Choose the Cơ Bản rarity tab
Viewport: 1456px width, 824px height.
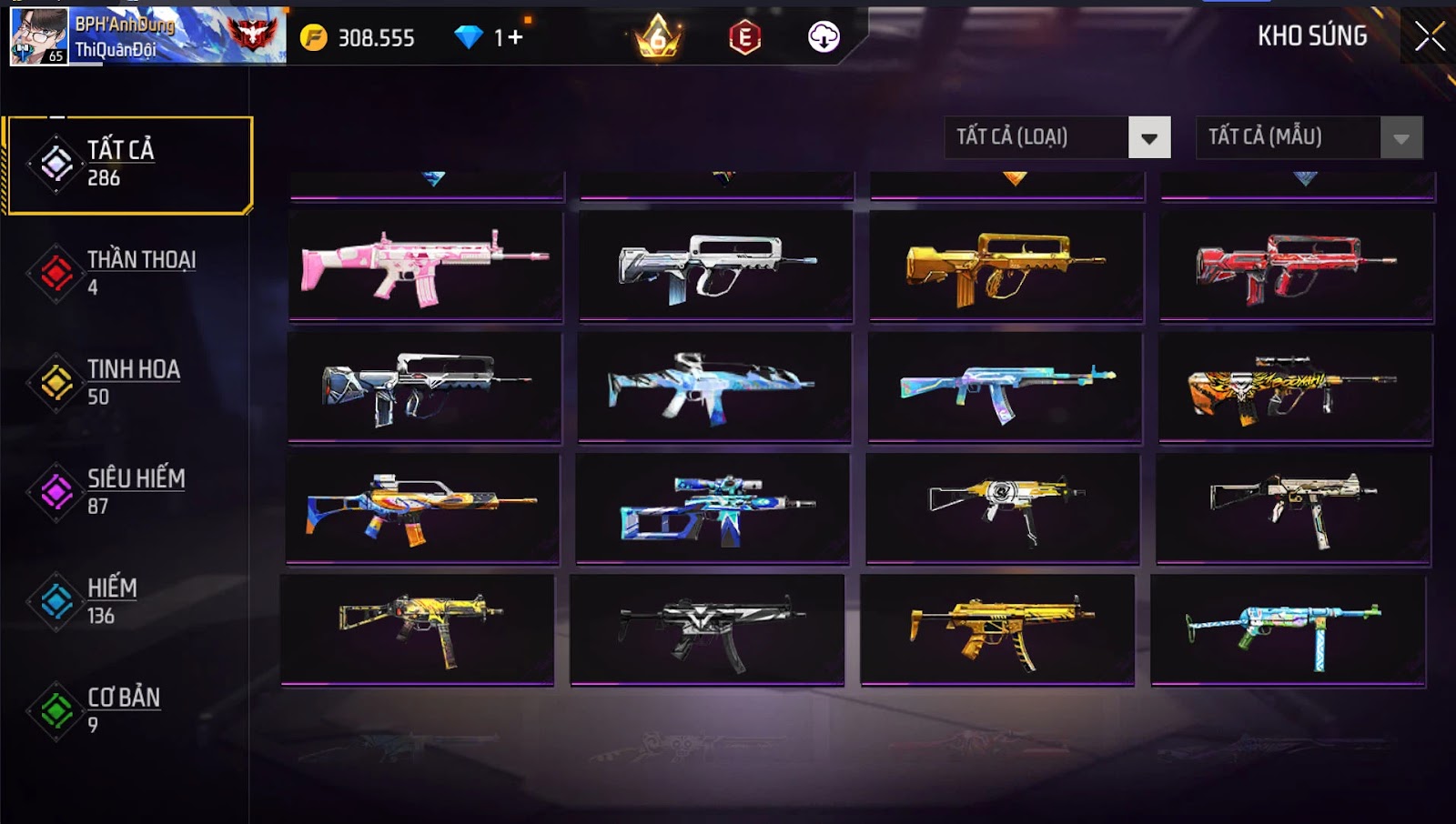[127, 710]
